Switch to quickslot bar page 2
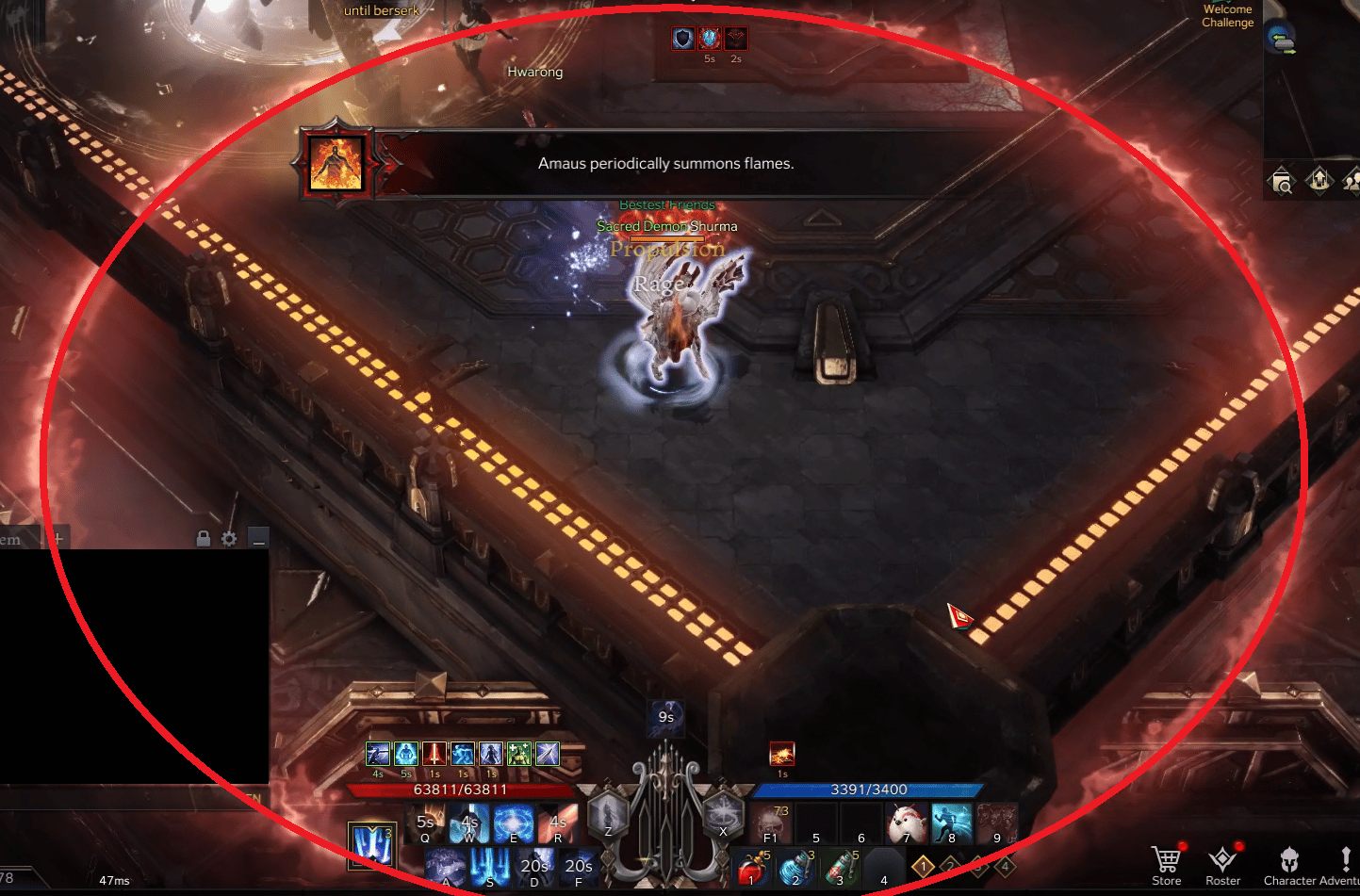This screenshot has height=896, width=1360. [x=952, y=865]
